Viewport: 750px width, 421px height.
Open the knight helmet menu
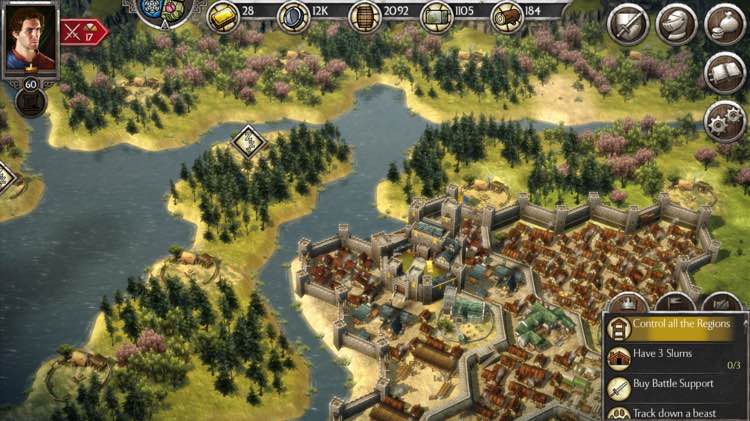click(677, 24)
